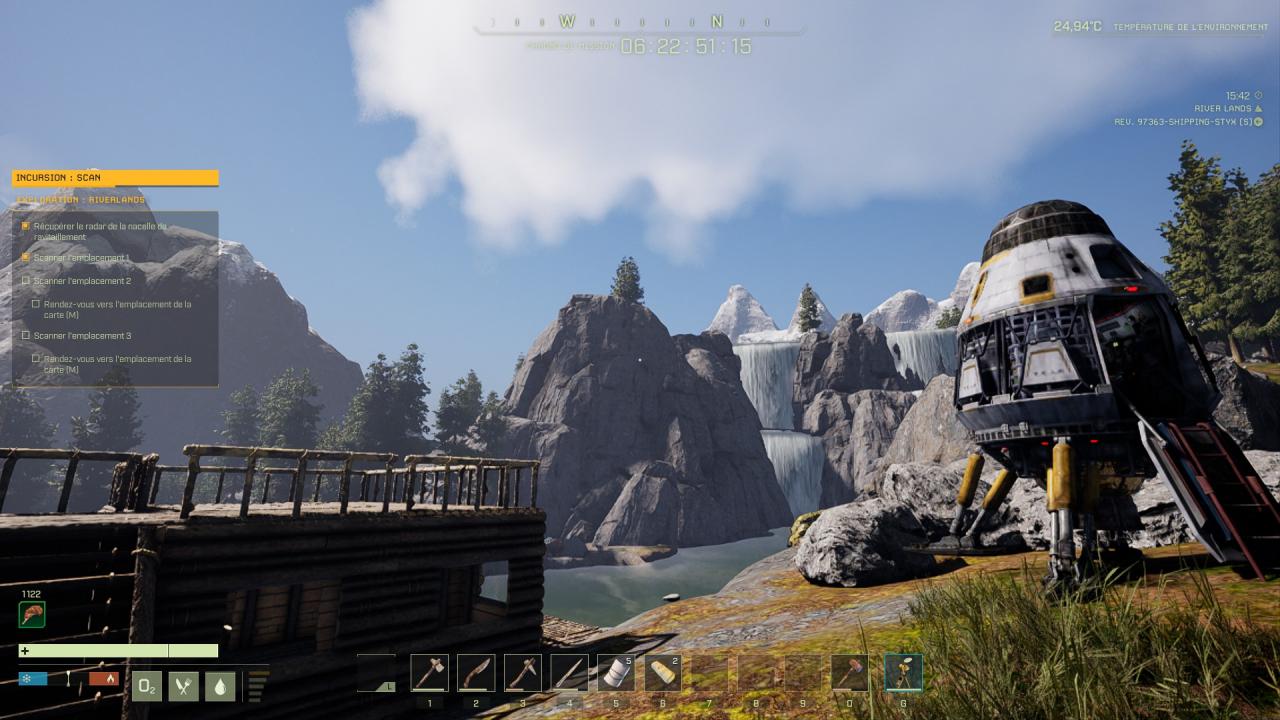Screen dimensions: 1280x720
Task: Select the radar device in slot G
Action: [x=903, y=673]
